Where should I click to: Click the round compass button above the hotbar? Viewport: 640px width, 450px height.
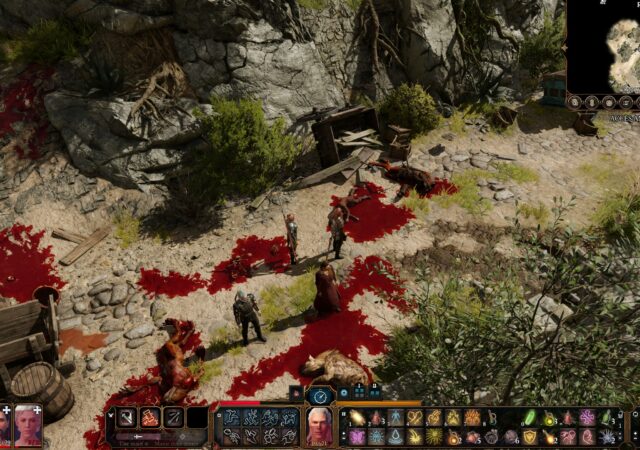(x=320, y=396)
